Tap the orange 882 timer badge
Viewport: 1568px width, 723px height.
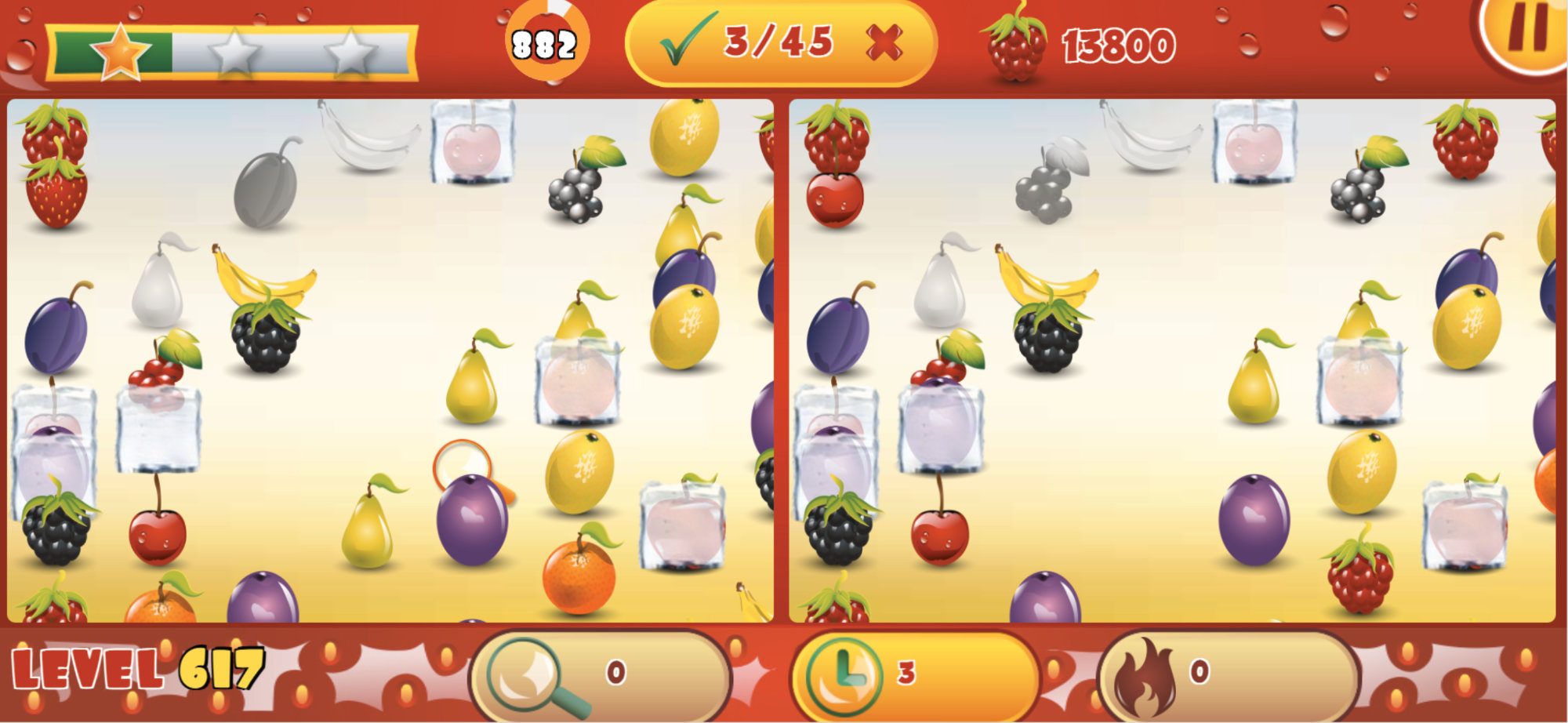pyautogui.click(x=544, y=39)
